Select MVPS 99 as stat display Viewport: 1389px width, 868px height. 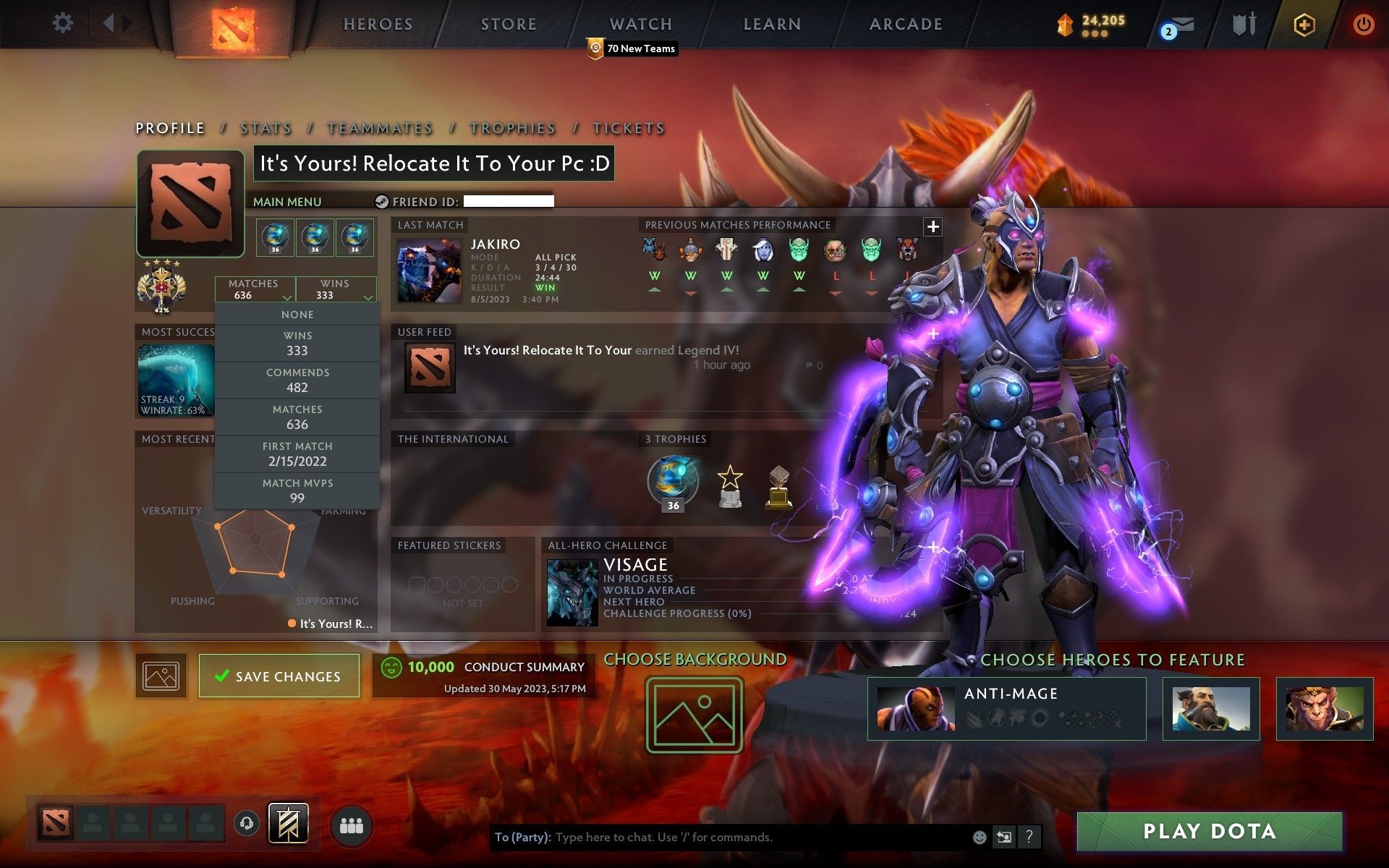tap(297, 490)
